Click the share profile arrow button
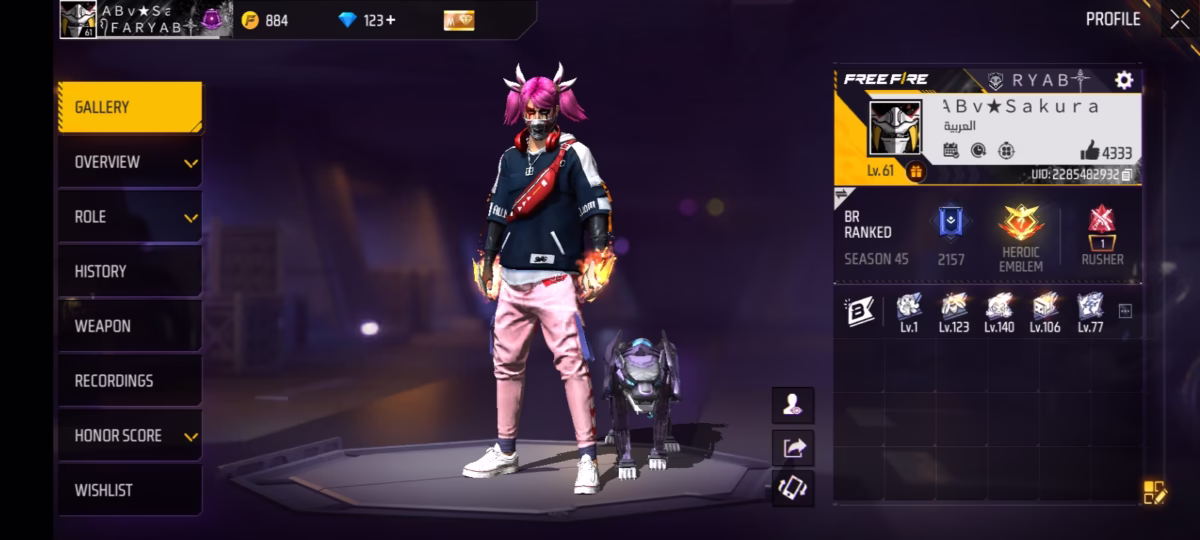Image resolution: width=1200 pixels, height=540 pixels. point(793,447)
